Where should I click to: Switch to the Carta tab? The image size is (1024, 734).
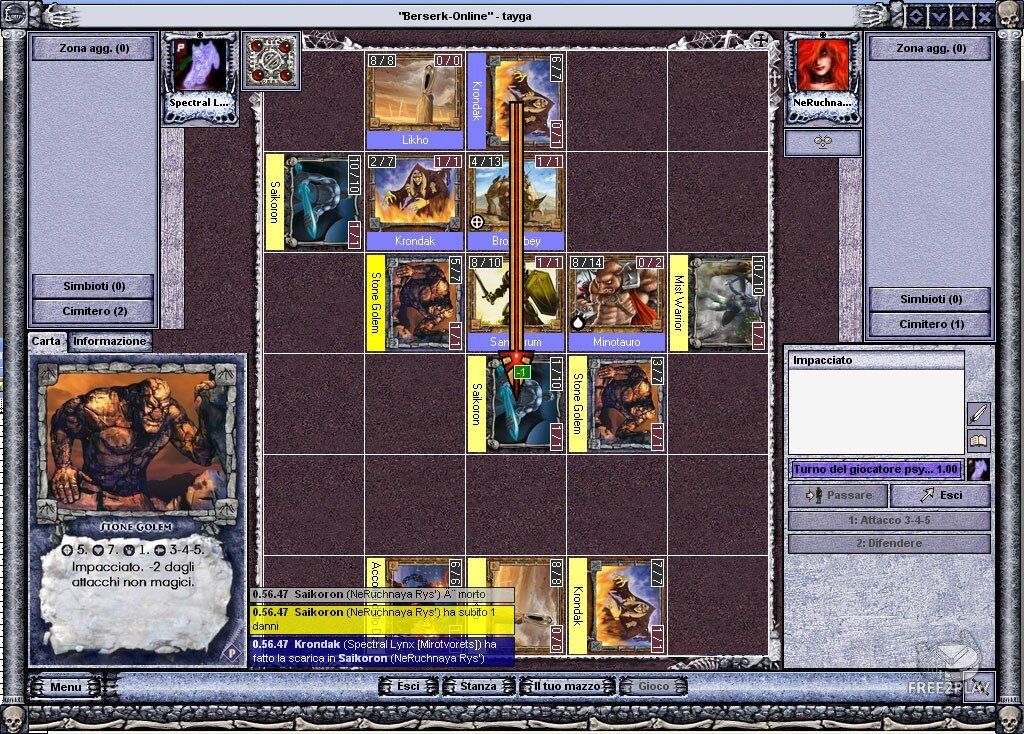tap(46, 341)
